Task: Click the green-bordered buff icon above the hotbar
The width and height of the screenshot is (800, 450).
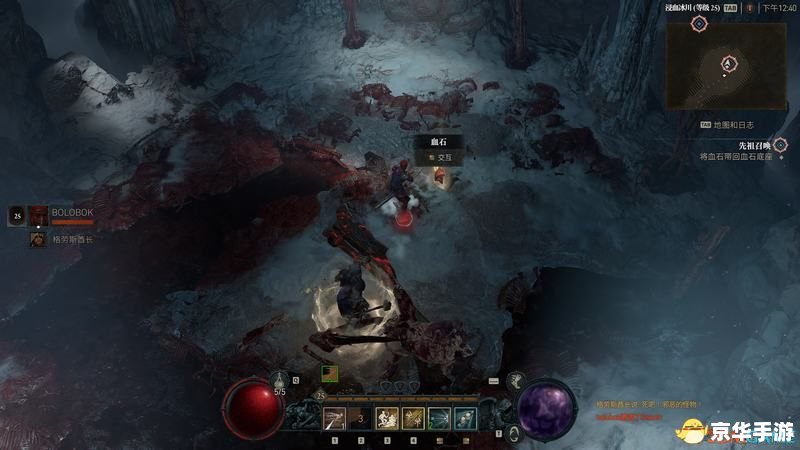Action: coord(329,372)
